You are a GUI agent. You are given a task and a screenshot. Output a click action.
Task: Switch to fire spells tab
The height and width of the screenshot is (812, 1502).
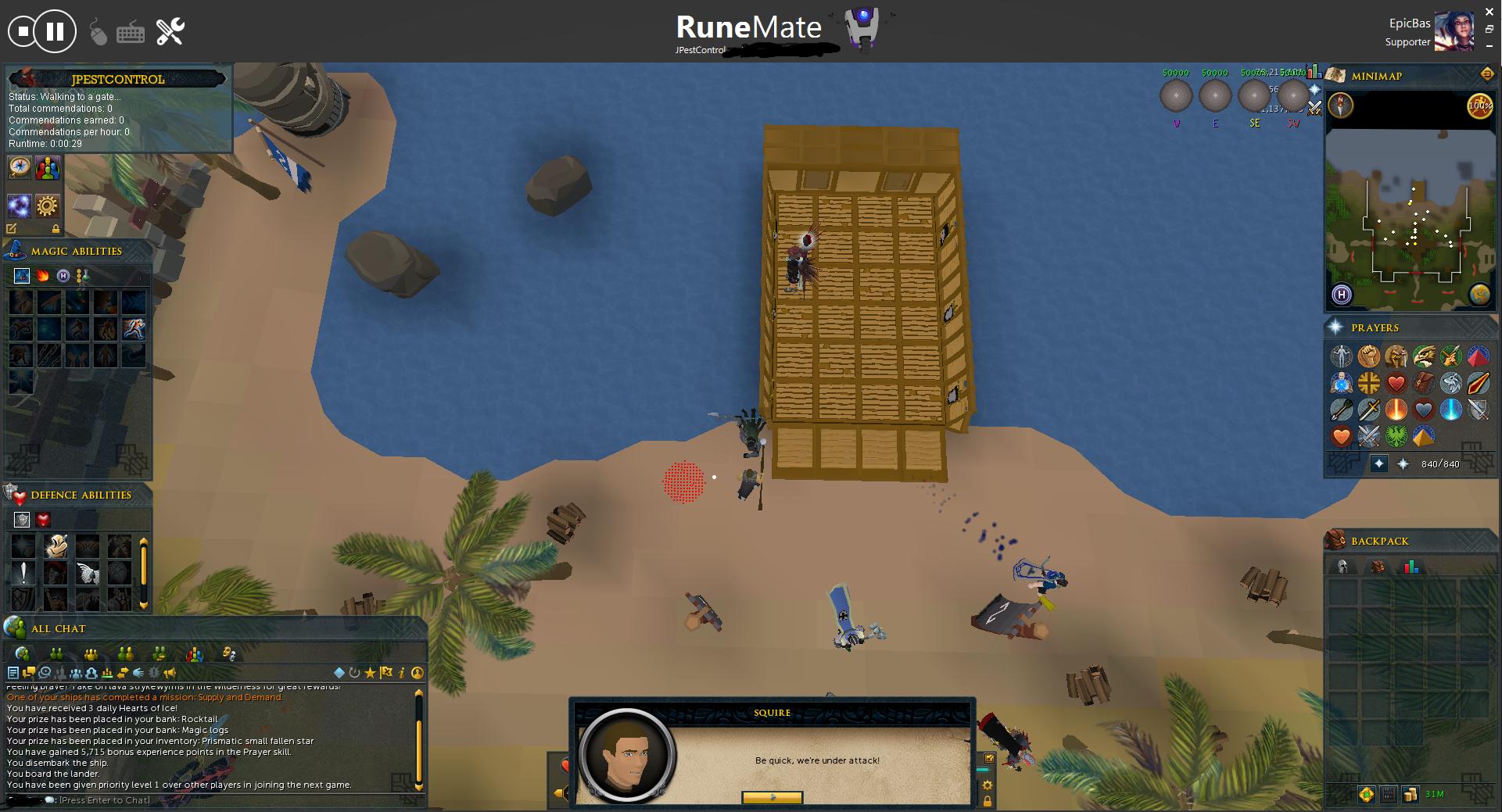(42, 275)
